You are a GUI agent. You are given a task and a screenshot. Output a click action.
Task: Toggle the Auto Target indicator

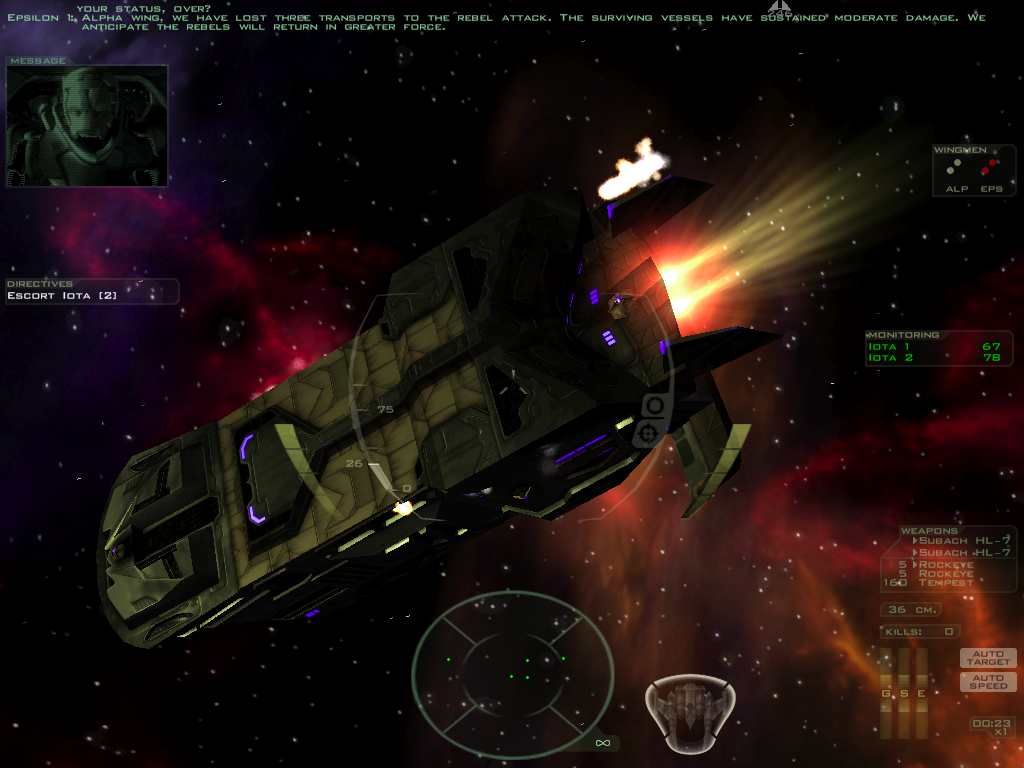tap(988, 658)
